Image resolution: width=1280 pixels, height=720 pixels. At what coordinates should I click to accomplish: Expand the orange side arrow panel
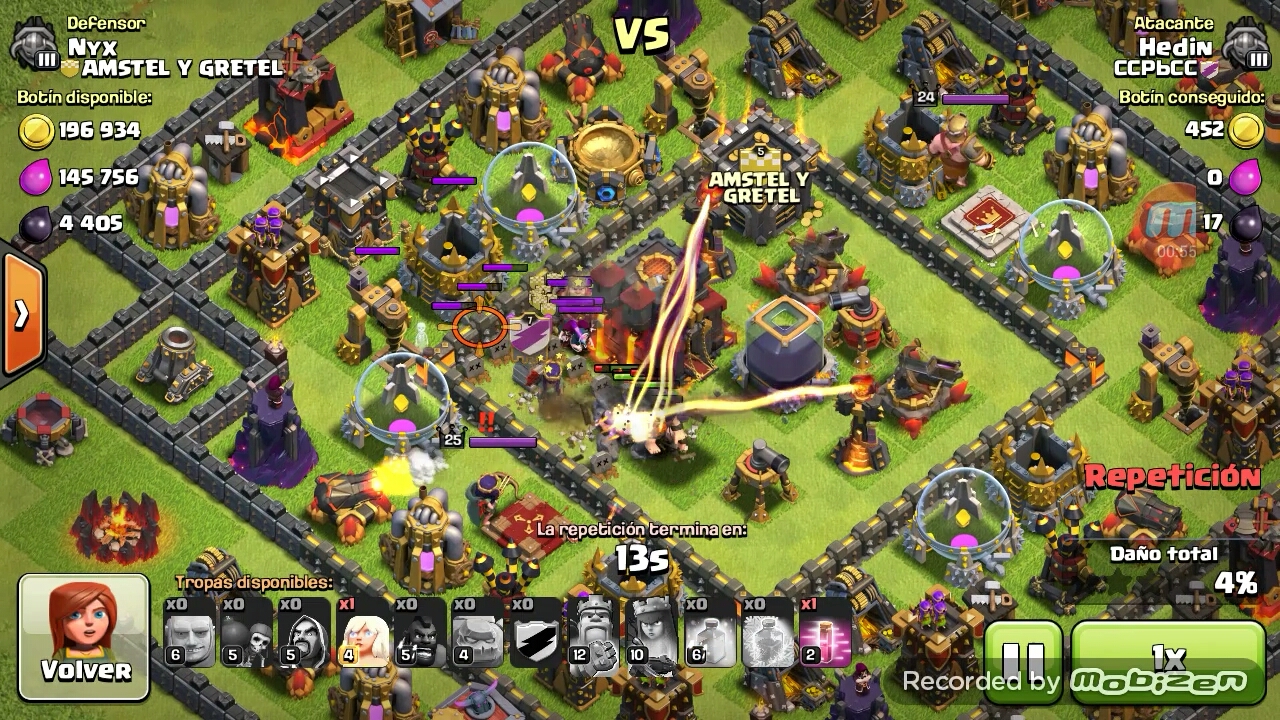(21, 315)
